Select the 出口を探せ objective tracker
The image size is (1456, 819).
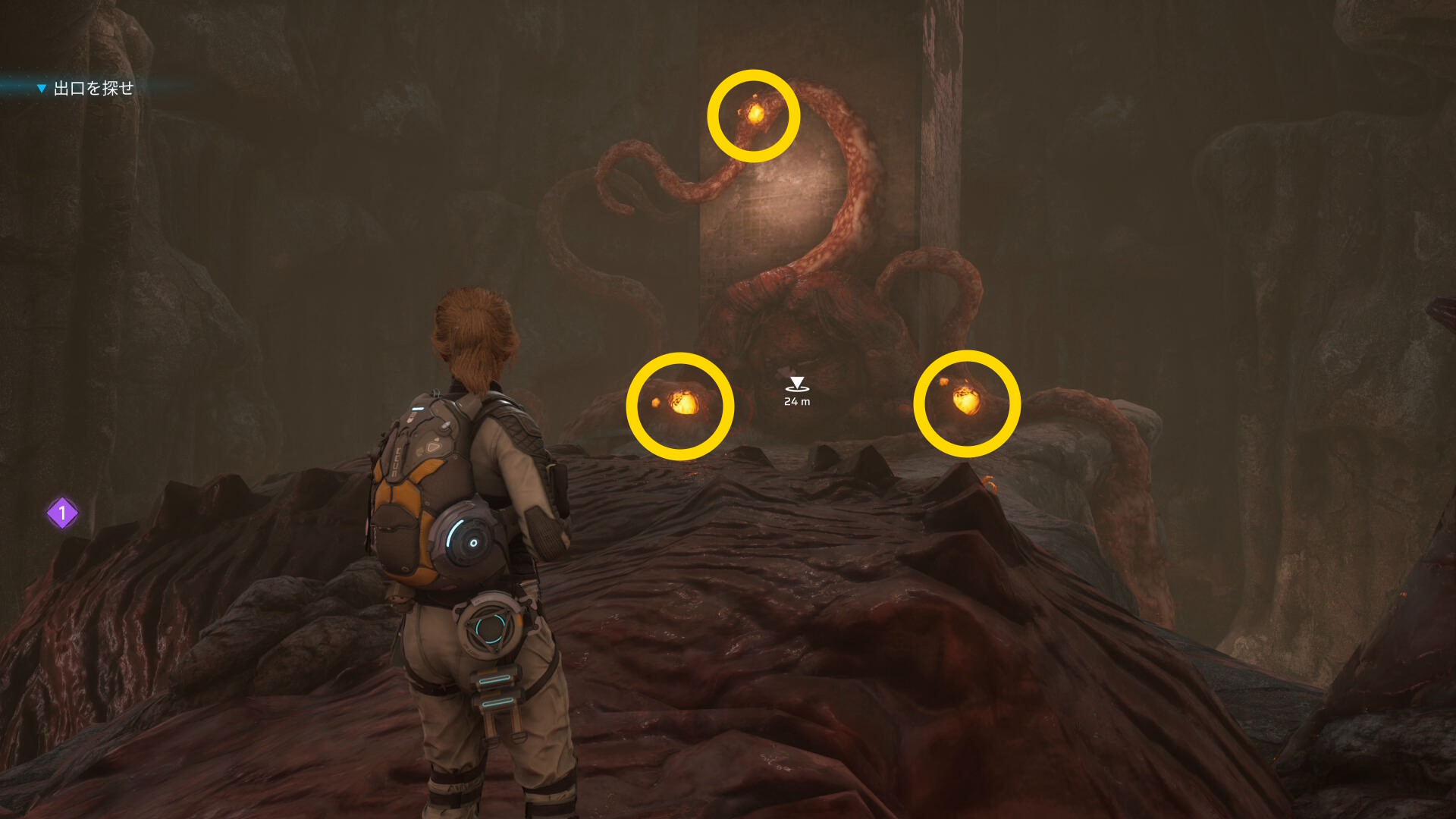93,89
